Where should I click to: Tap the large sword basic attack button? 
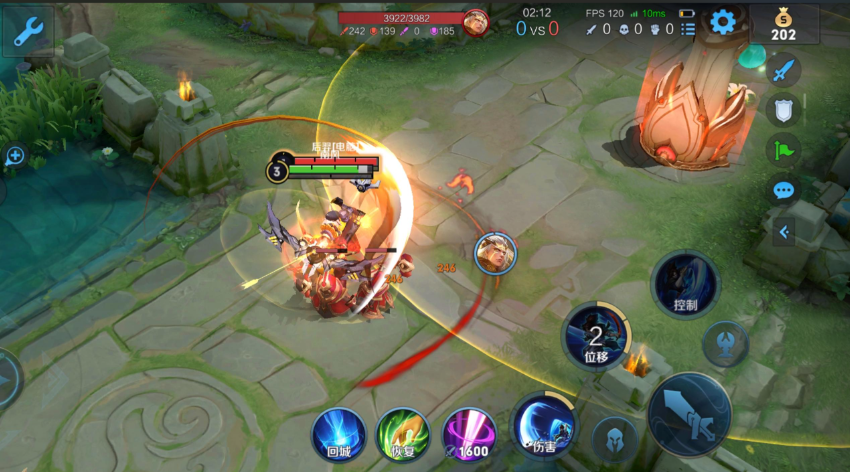click(x=689, y=412)
